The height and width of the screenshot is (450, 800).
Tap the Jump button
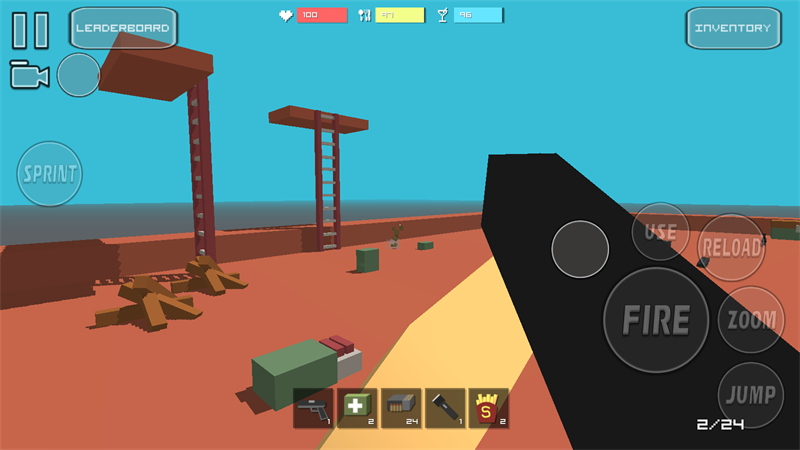point(752,394)
